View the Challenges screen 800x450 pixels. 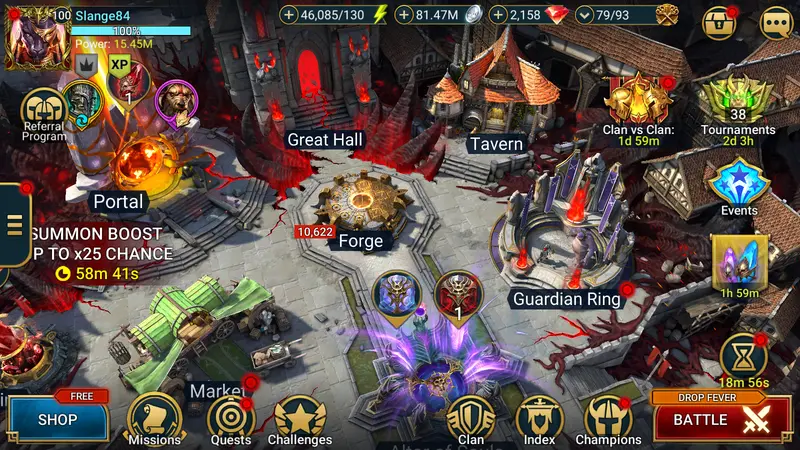[x=300, y=418]
